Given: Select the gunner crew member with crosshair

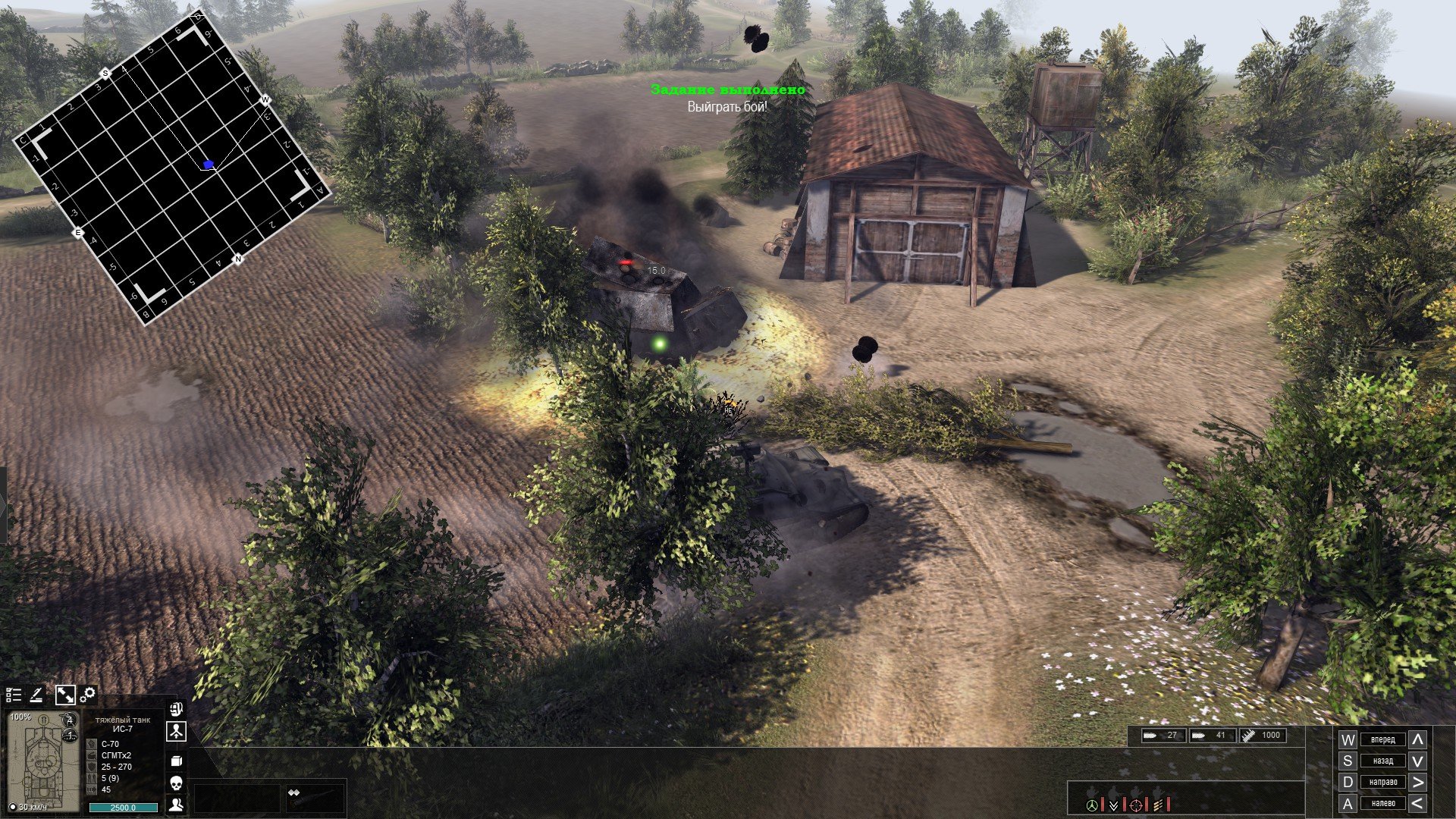Looking at the screenshot, I should [1136, 804].
